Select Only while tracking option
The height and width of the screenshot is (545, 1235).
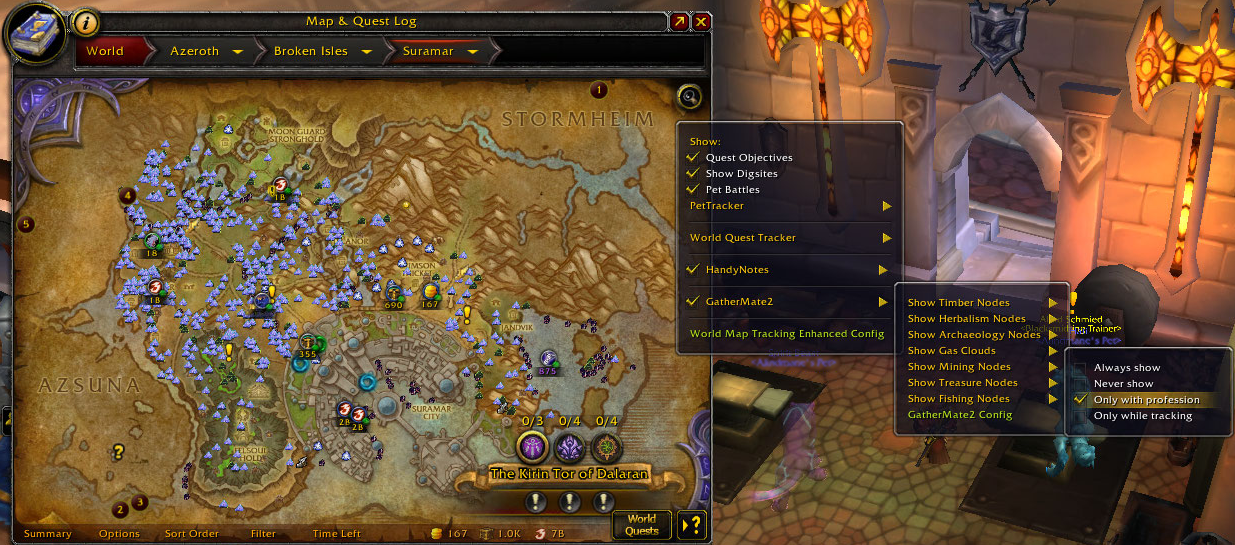point(1143,416)
